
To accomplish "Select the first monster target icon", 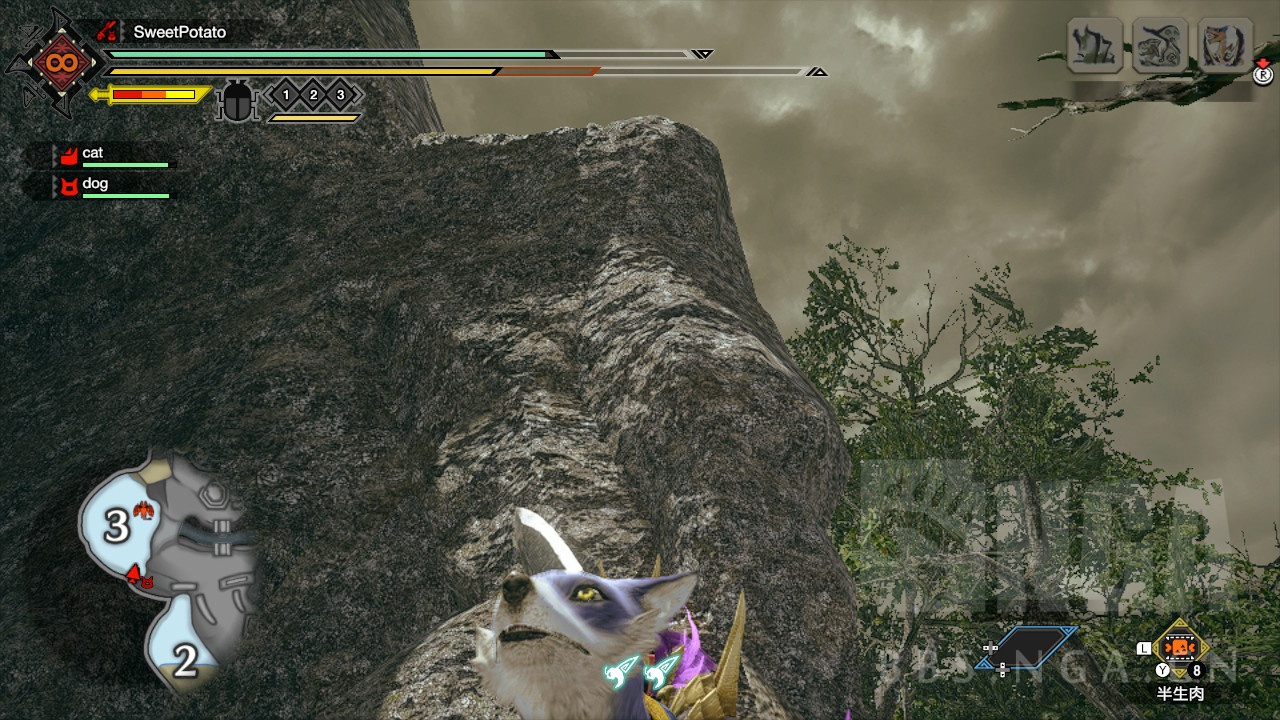I will (x=1095, y=46).
